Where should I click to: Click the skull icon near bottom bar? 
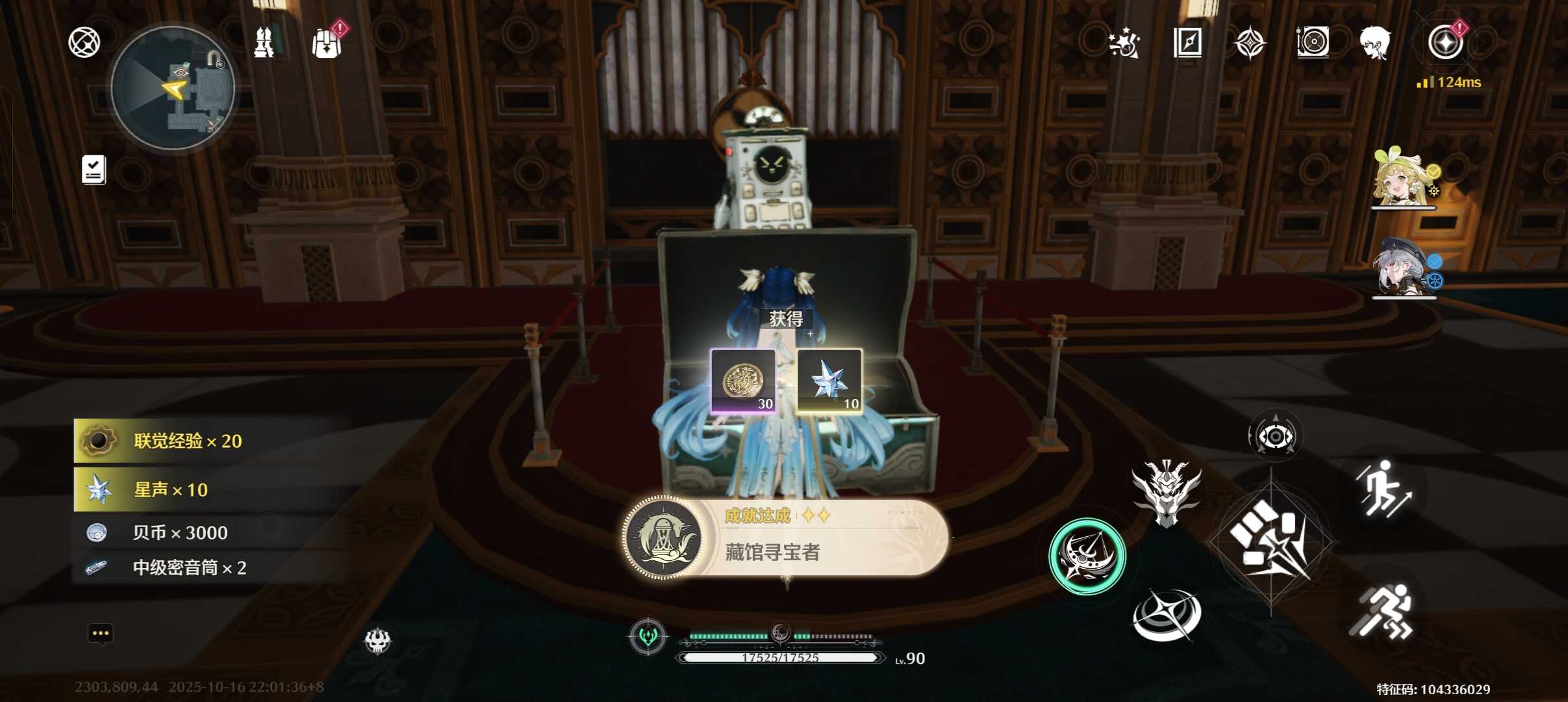point(377,642)
